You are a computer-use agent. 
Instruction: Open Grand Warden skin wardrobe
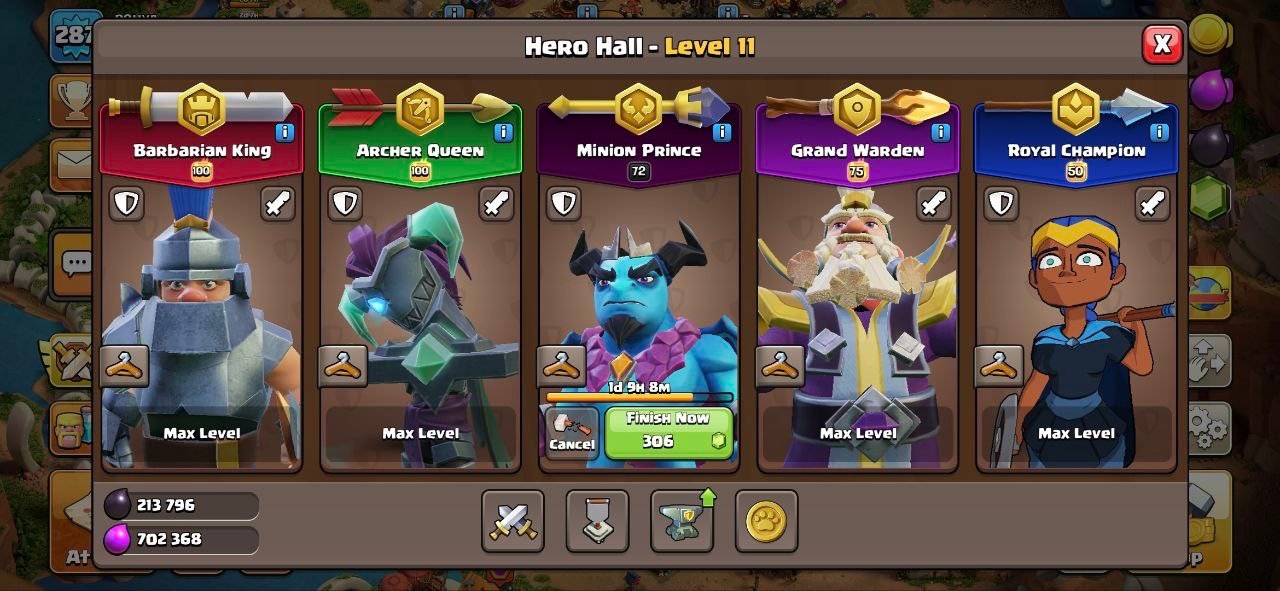[x=780, y=367]
